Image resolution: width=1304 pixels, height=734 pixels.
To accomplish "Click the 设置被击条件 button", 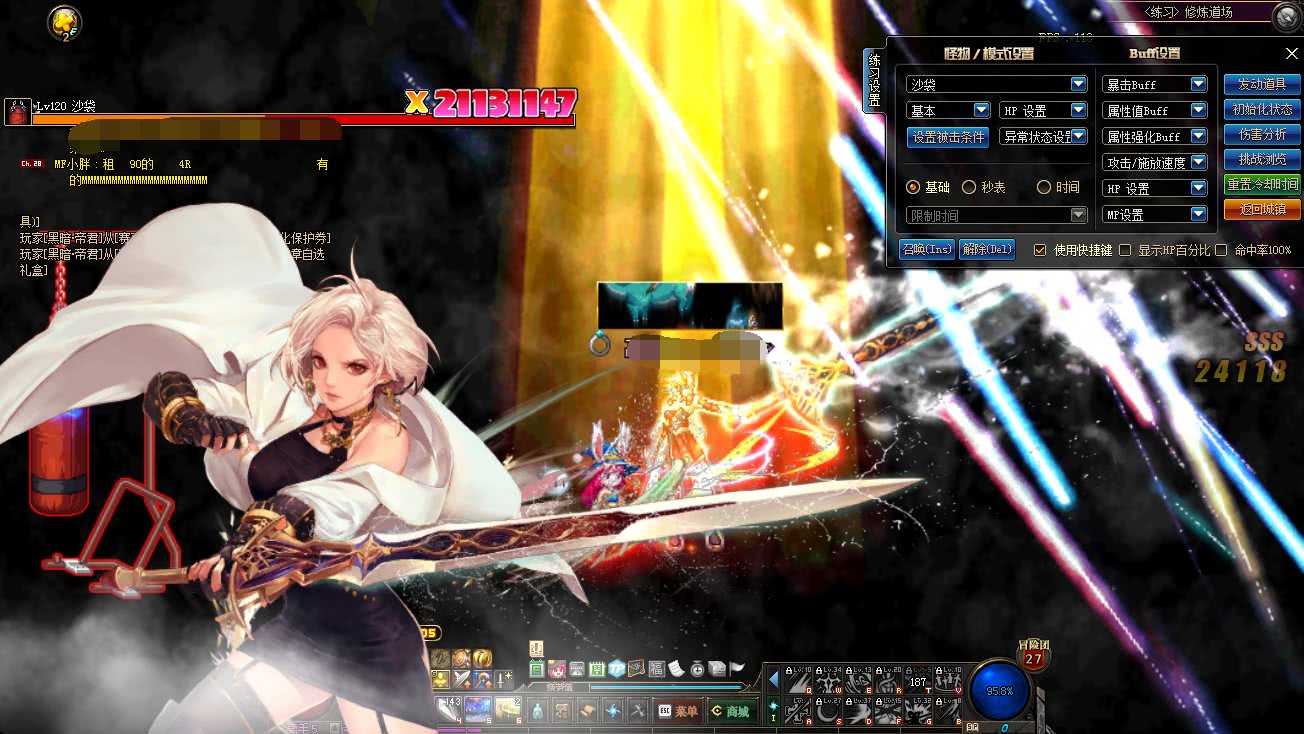I will pos(948,137).
